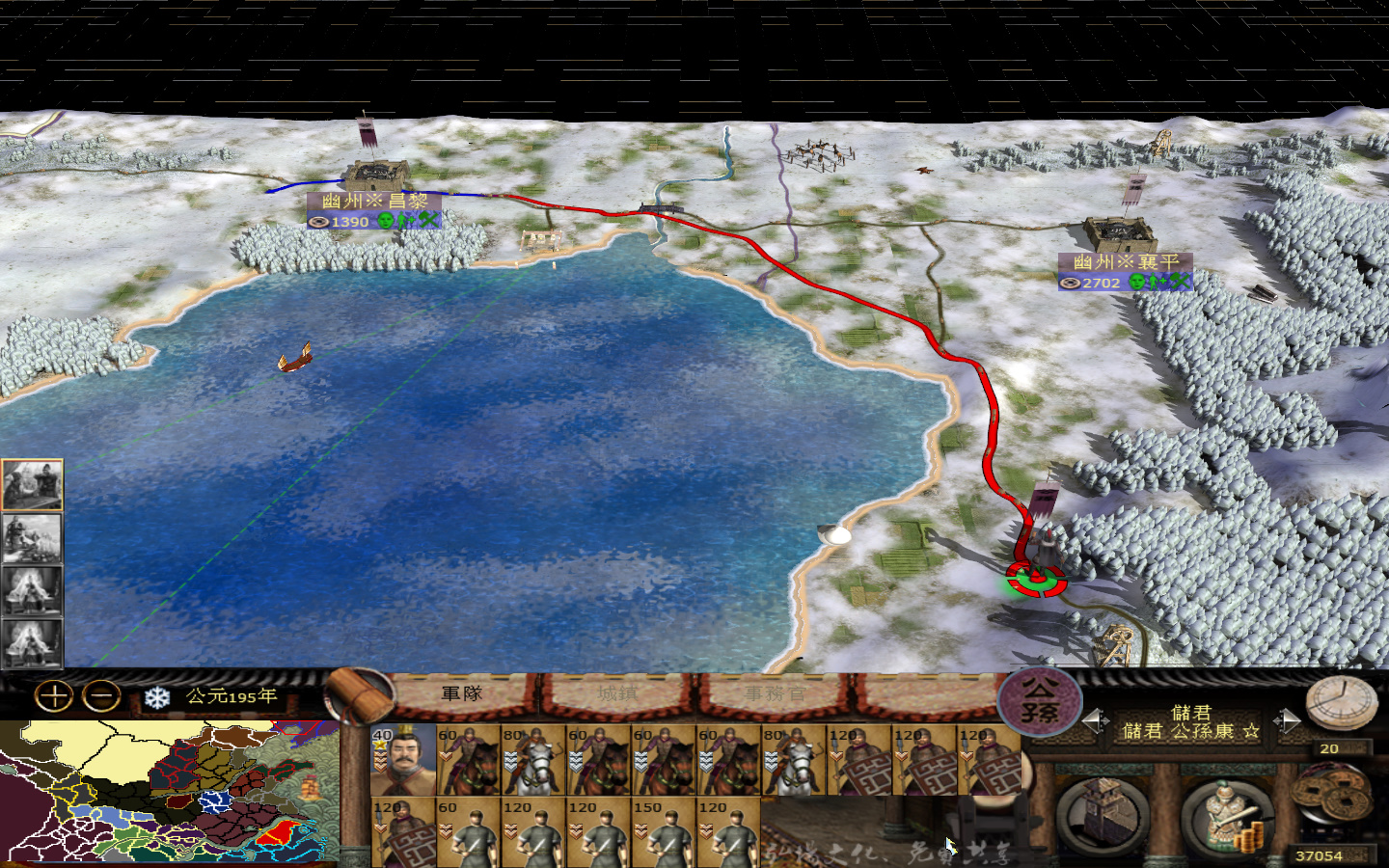Click the turn counter showing 20
Viewport: 1389px width, 868px height.
click(x=1329, y=747)
